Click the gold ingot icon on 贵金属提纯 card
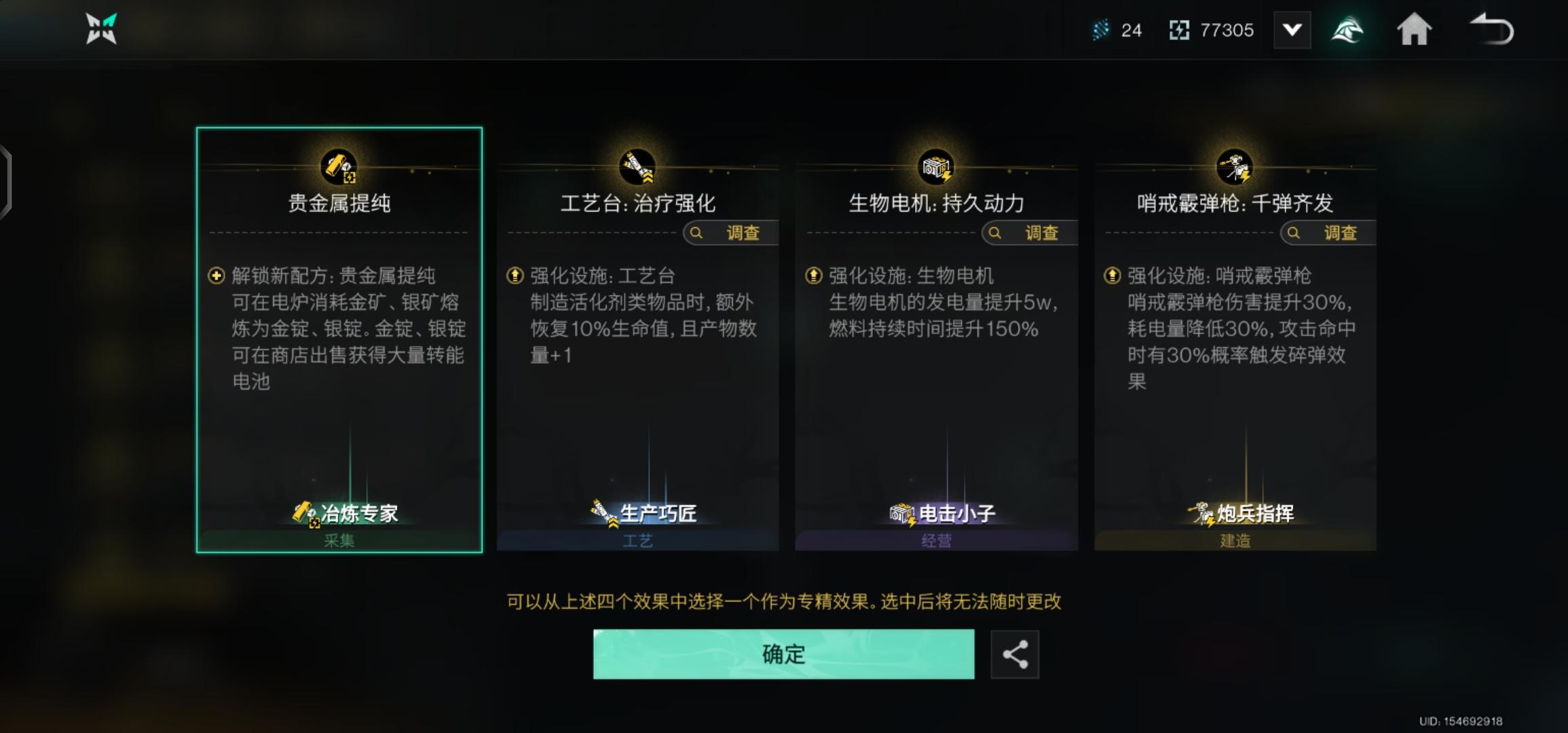The width and height of the screenshot is (1568, 733). click(339, 165)
